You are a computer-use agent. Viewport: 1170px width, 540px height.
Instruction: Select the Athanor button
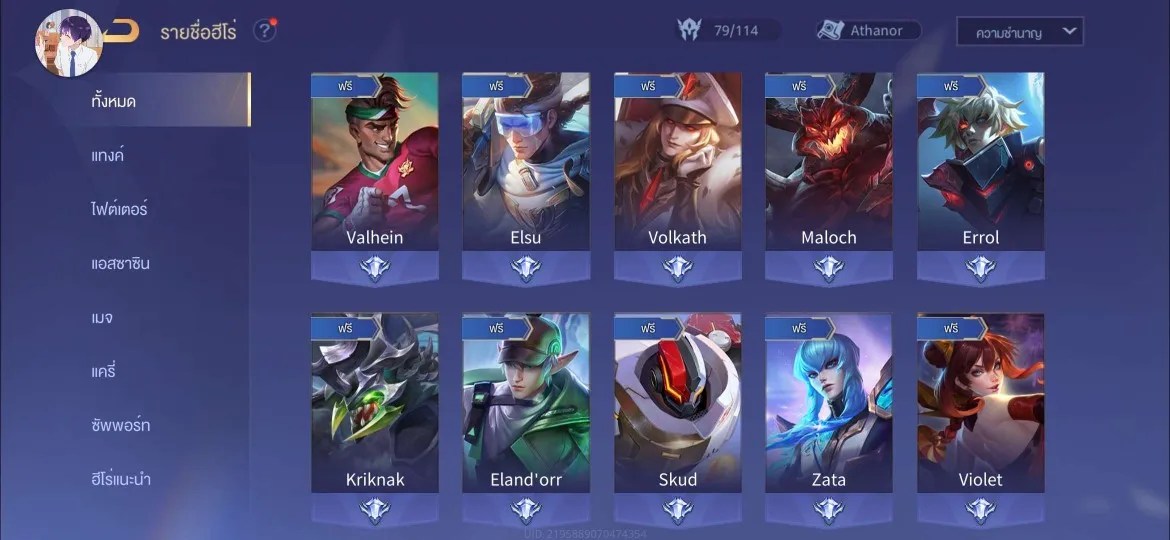coord(868,31)
